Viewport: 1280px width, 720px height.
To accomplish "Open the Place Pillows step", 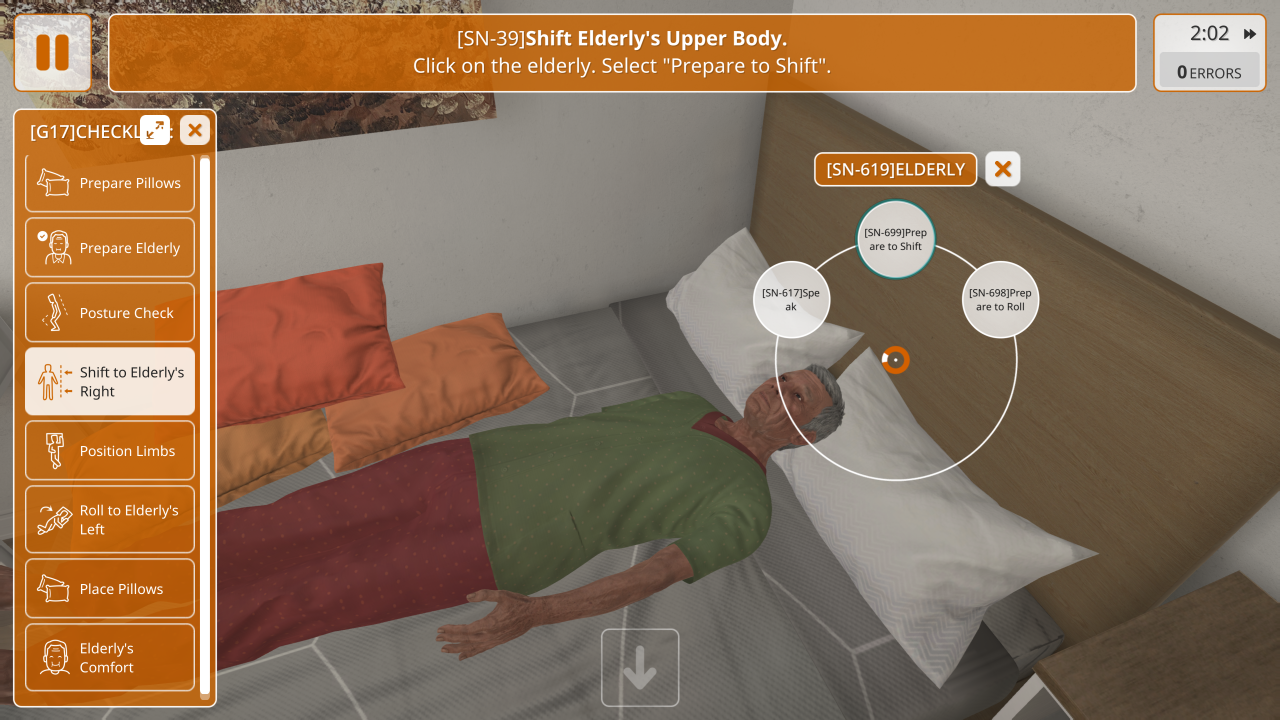I will point(110,589).
